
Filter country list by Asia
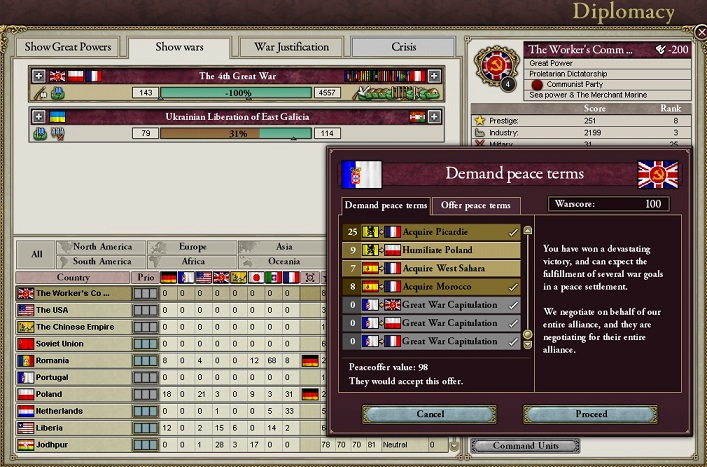(x=283, y=246)
